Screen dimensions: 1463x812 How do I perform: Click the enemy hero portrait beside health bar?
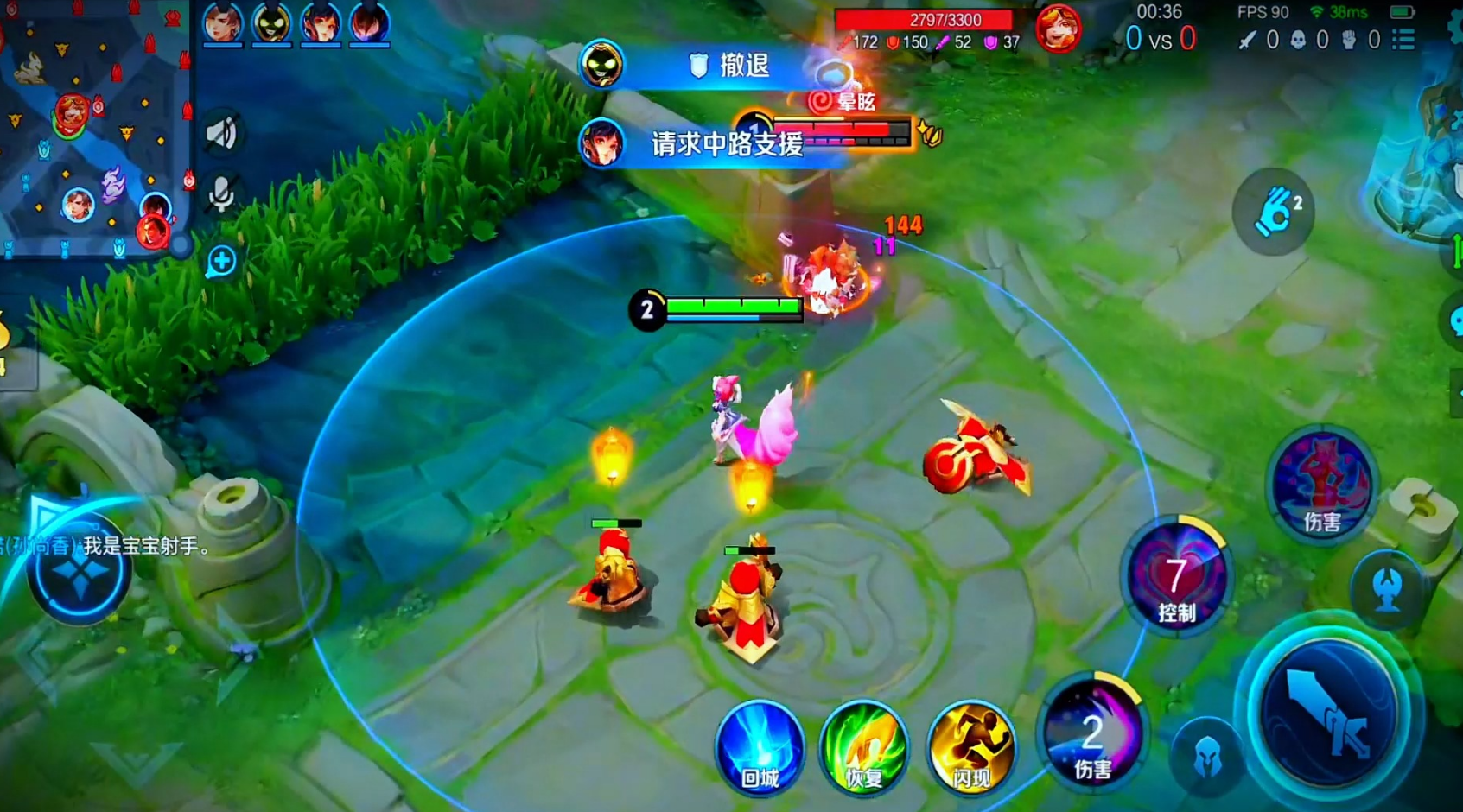[1058, 28]
